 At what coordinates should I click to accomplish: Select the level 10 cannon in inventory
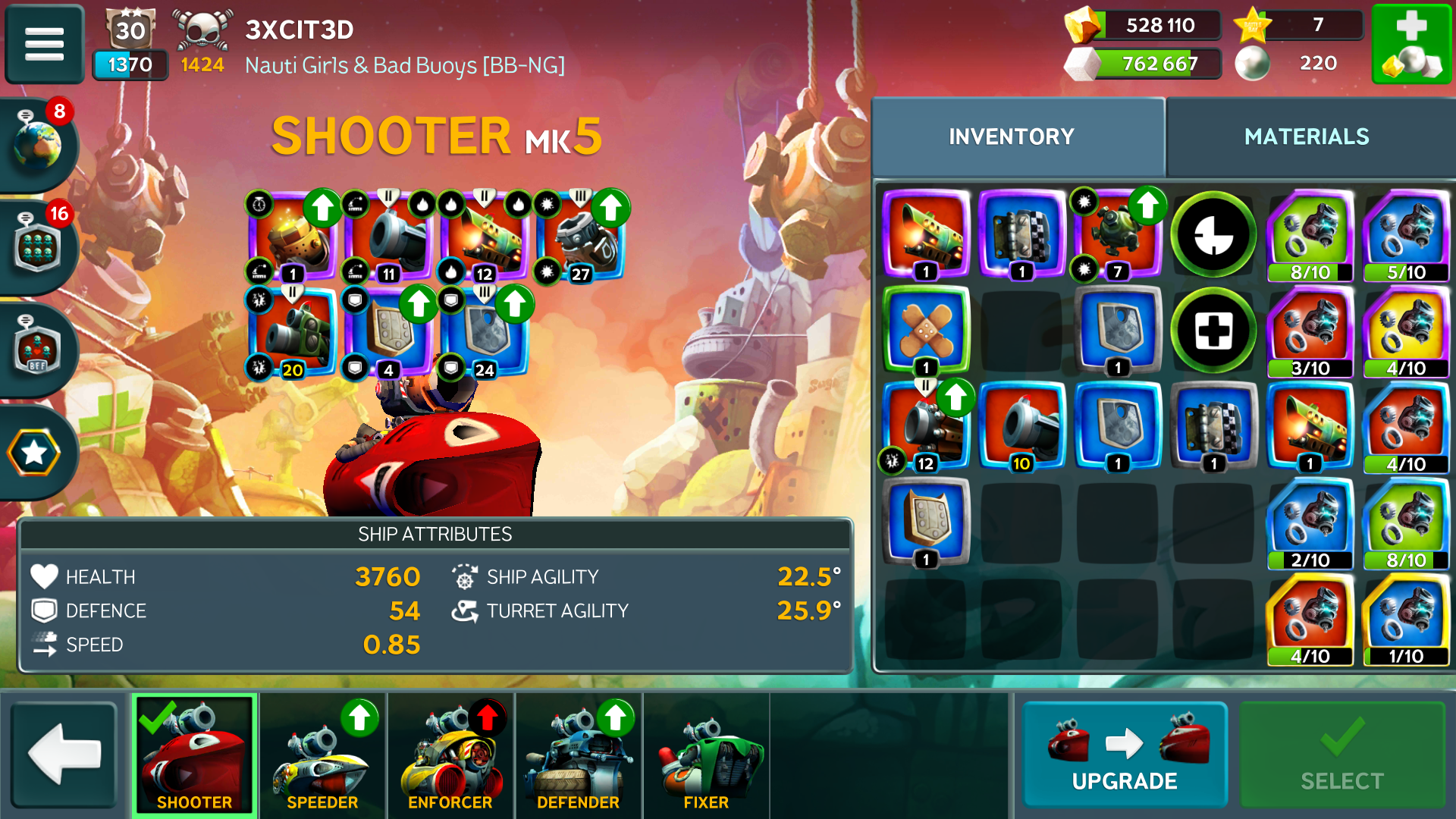[1021, 426]
